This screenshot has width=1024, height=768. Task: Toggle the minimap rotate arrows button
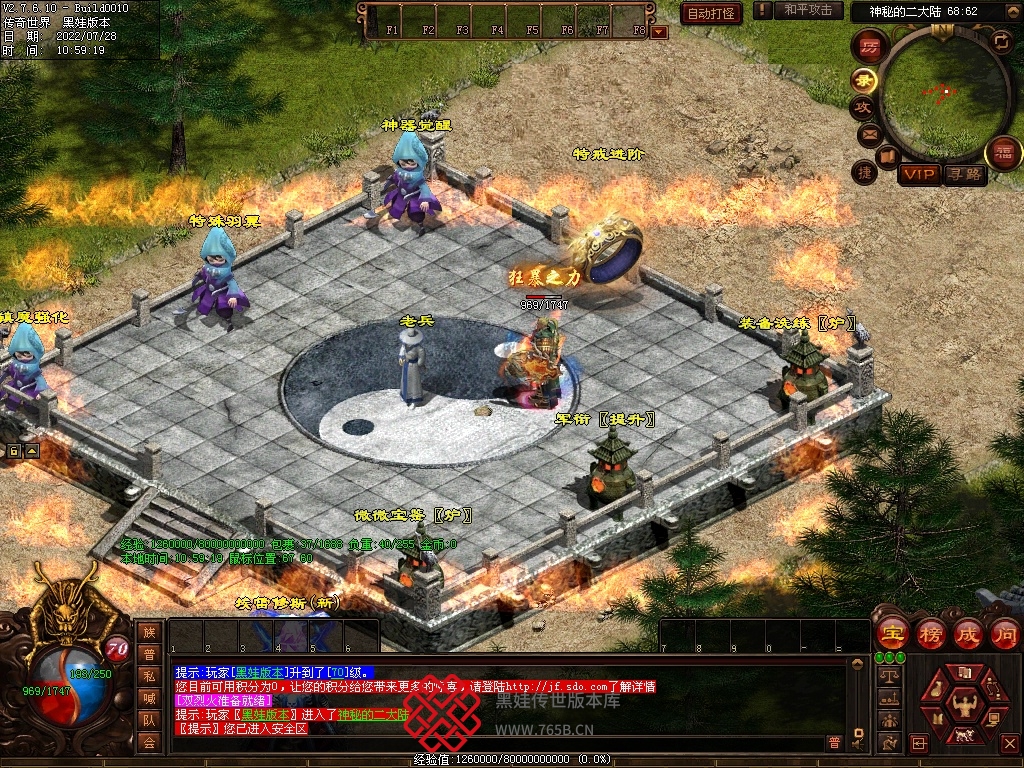click(1000, 41)
